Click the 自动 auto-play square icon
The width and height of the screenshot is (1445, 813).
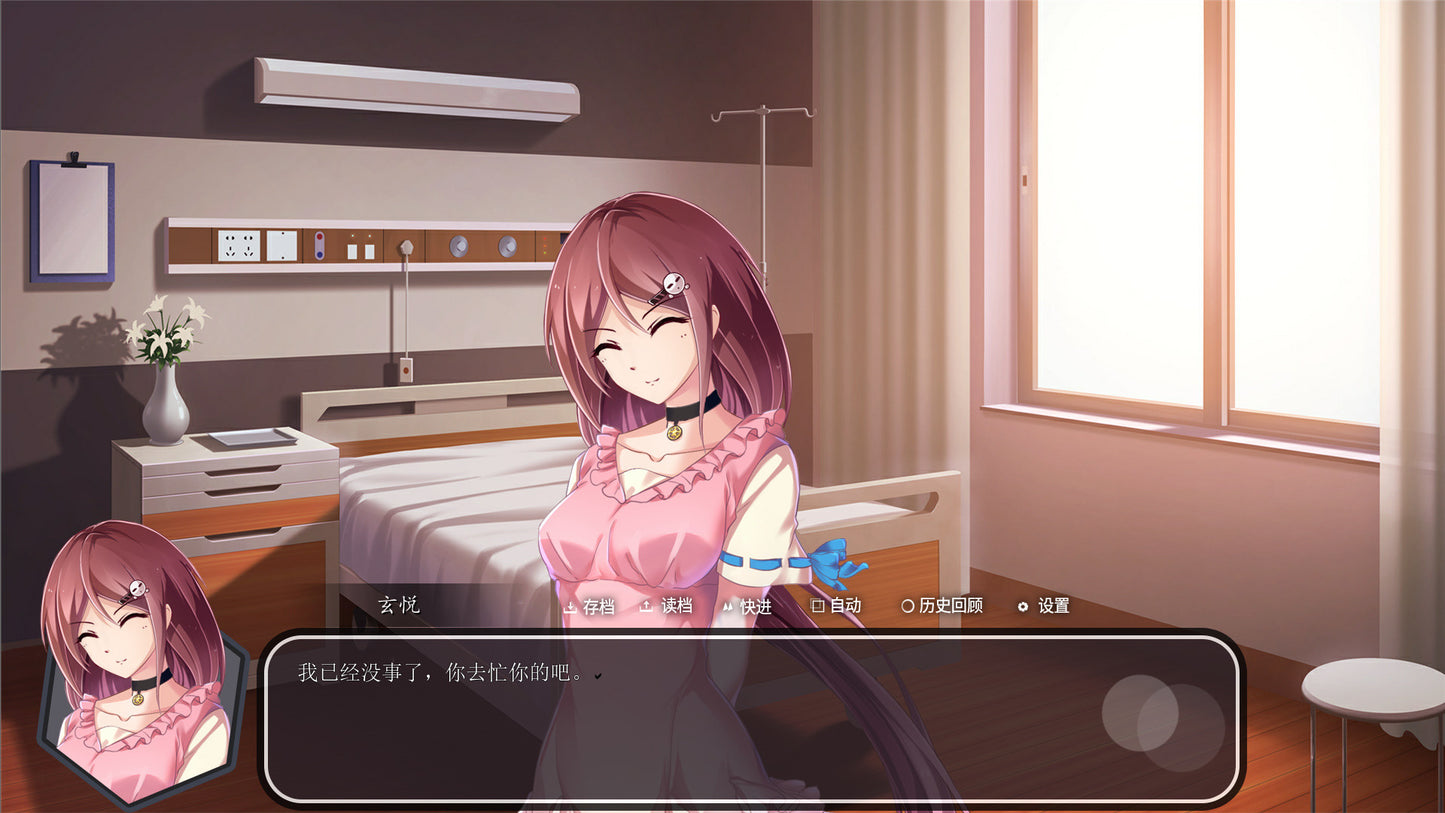817,606
